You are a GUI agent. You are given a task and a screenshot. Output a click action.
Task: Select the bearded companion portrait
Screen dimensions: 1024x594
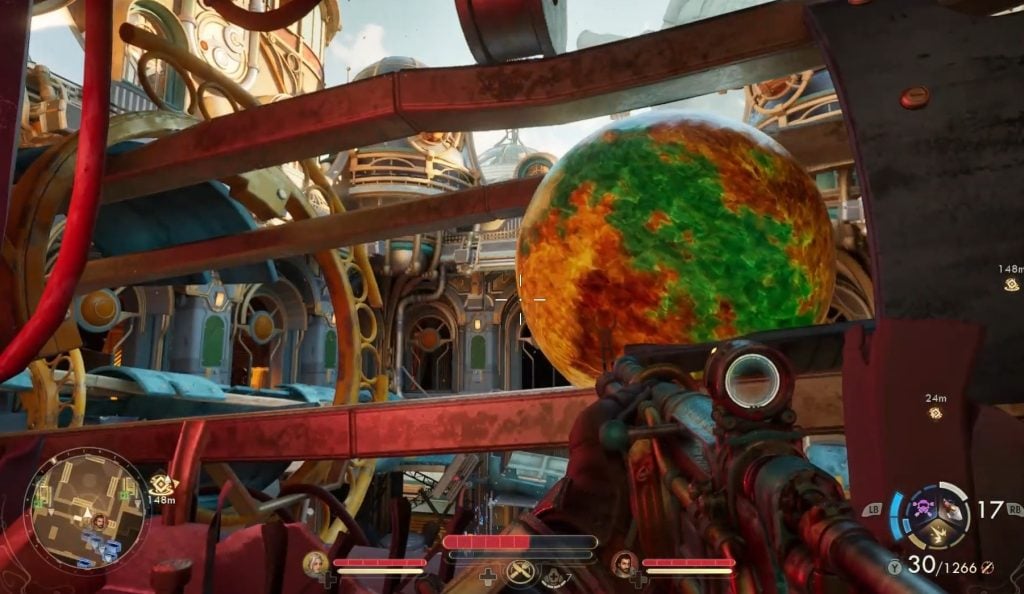pos(625,564)
